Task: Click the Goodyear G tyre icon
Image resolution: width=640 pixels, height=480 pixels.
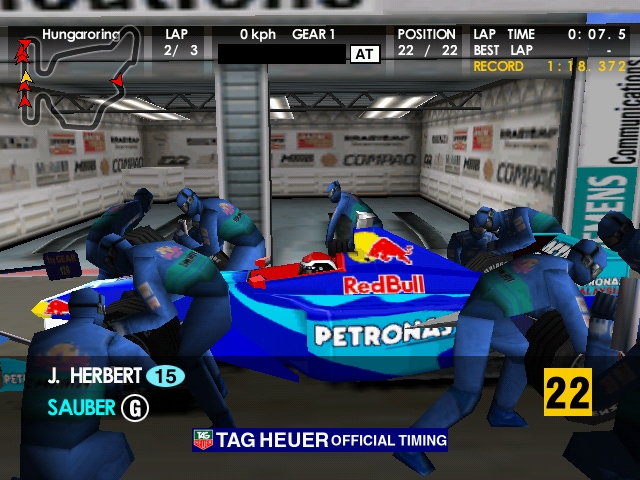Action: click(x=134, y=408)
